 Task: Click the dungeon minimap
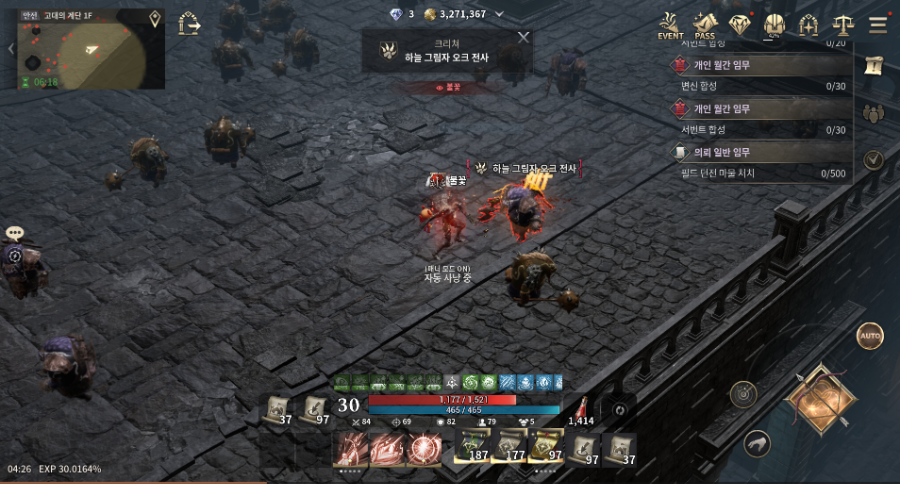(91, 50)
